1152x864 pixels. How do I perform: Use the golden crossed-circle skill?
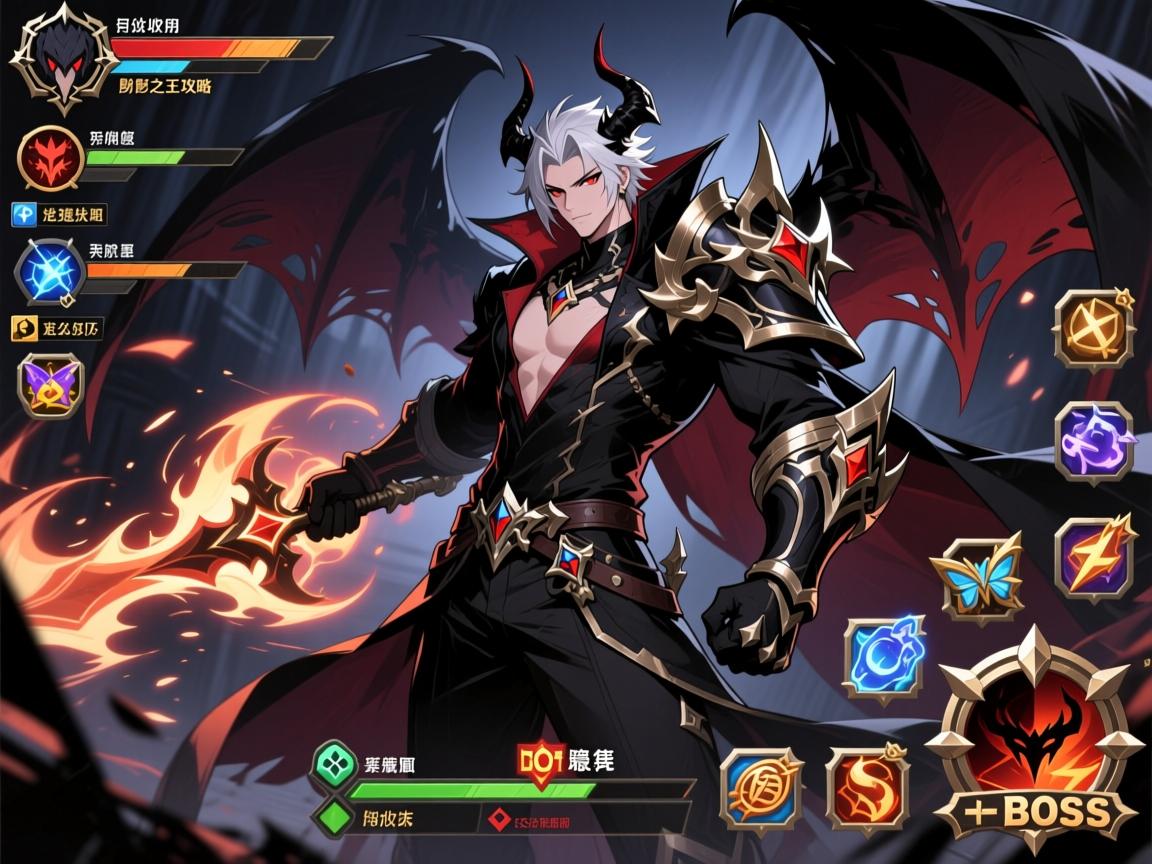tap(1093, 328)
